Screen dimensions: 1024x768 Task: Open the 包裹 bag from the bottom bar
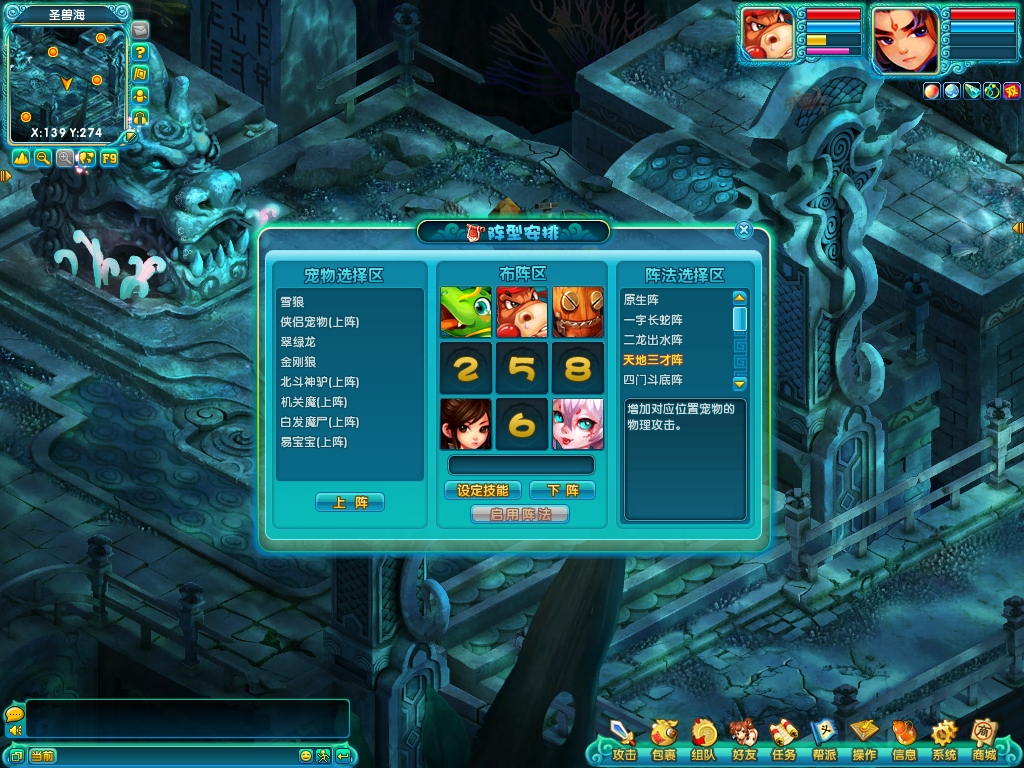[663, 740]
